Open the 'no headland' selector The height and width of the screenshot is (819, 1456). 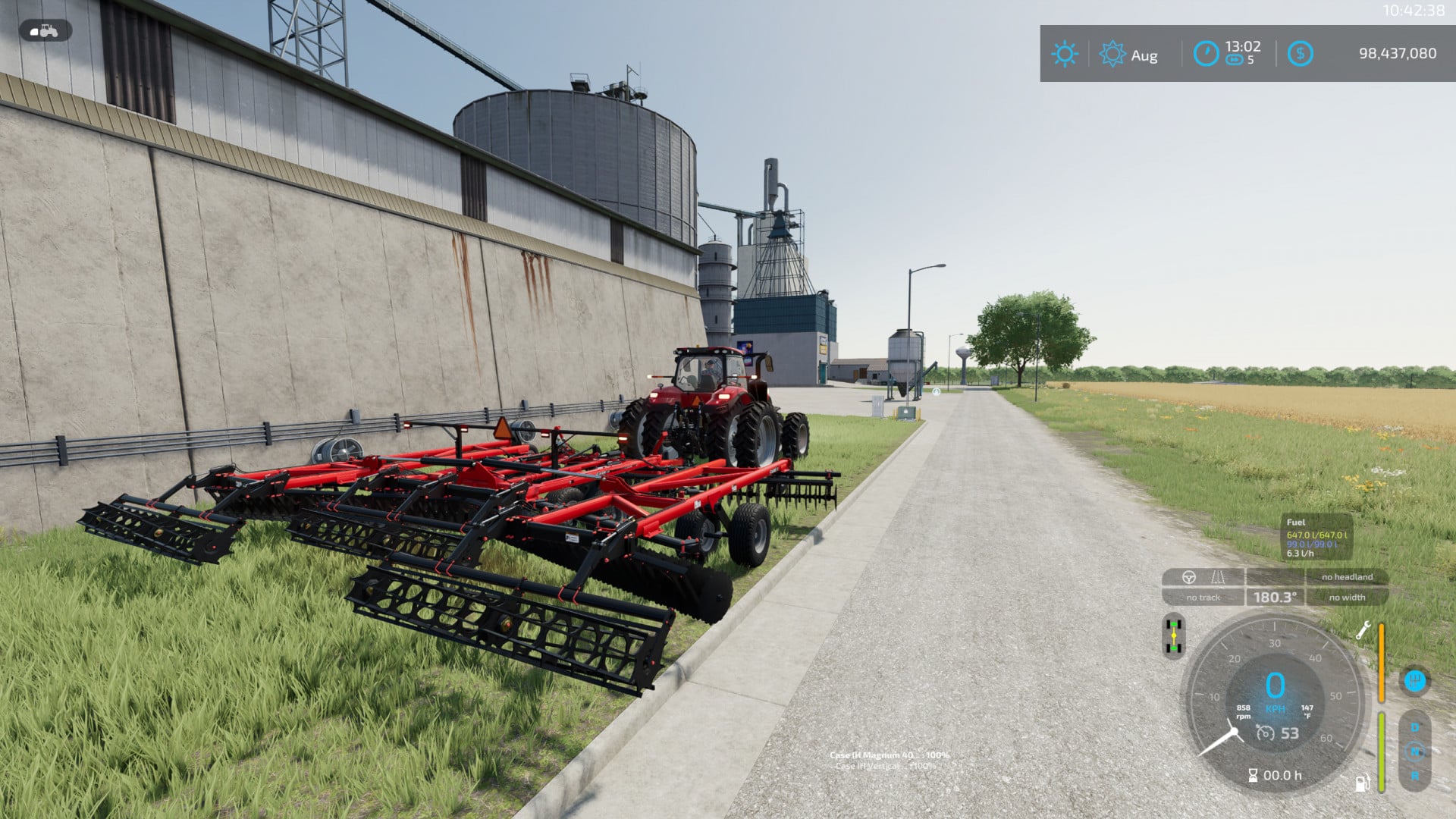click(x=1347, y=577)
